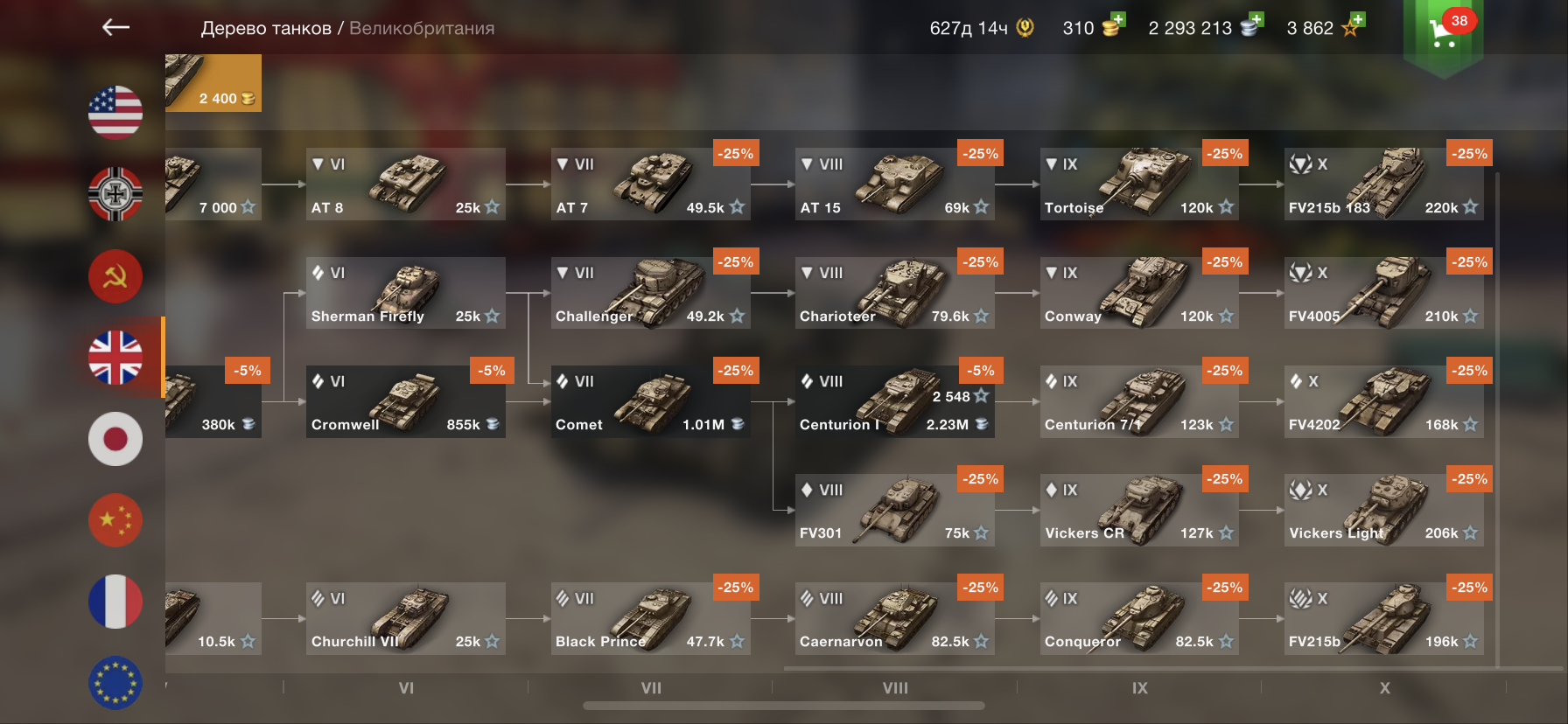Image resolution: width=1568 pixels, height=724 pixels.
Task: Choose the FV215b 183 tank
Action: 1383,184
